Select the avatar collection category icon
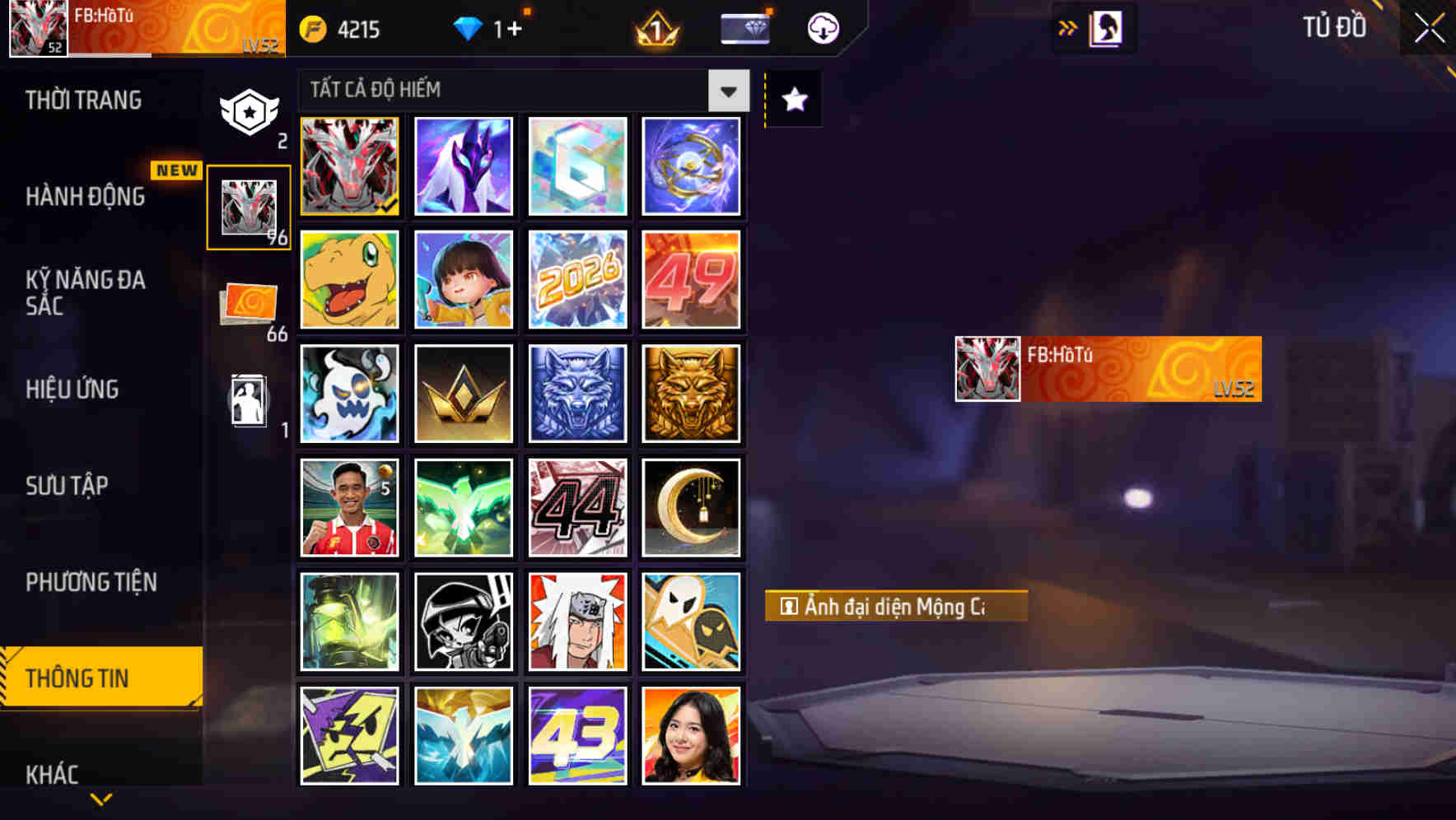This screenshot has height=820, width=1456. click(250, 207)
